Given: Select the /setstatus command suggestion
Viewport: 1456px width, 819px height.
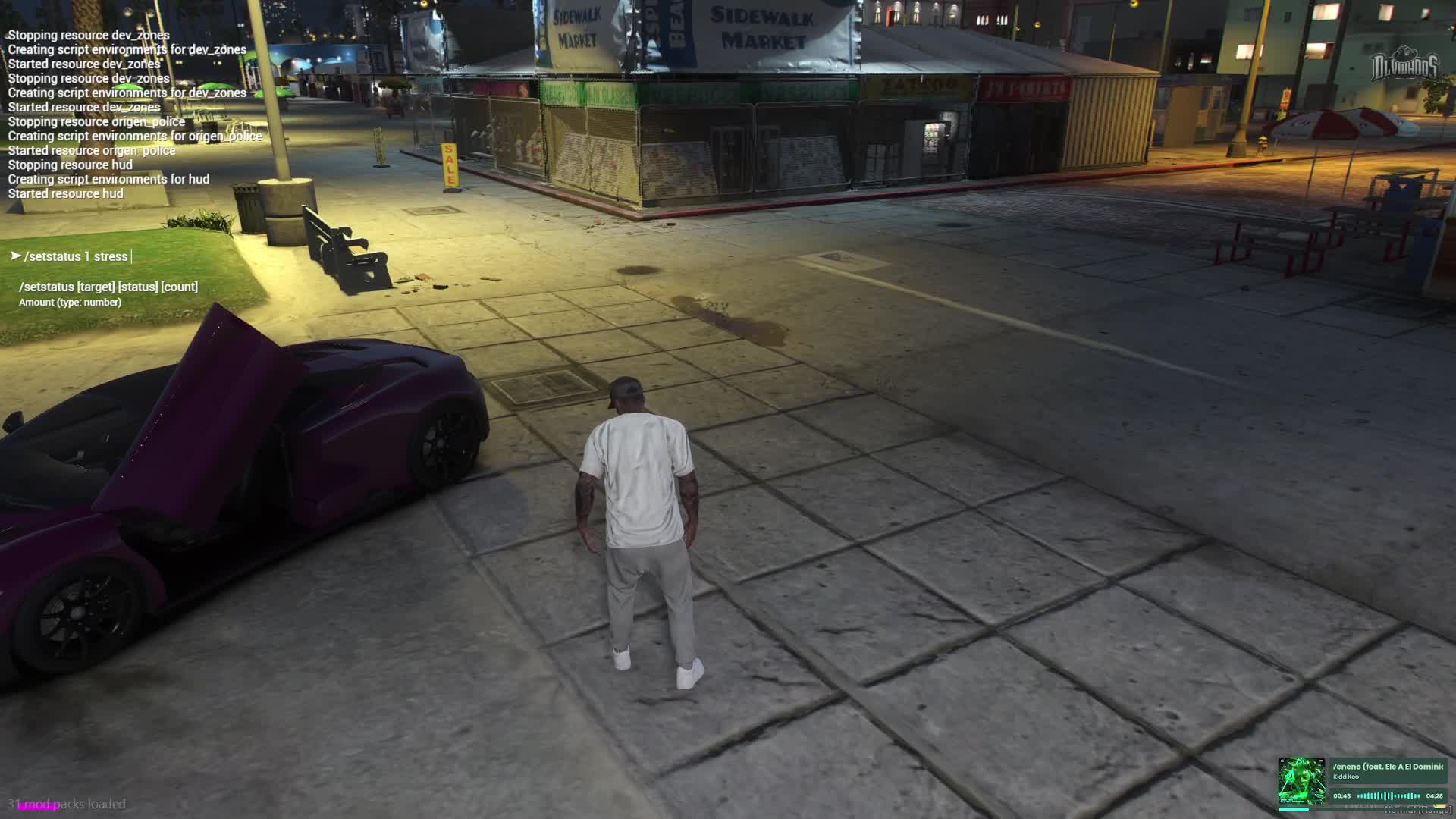Looking at the screenshot, I should tap(108, 287).
